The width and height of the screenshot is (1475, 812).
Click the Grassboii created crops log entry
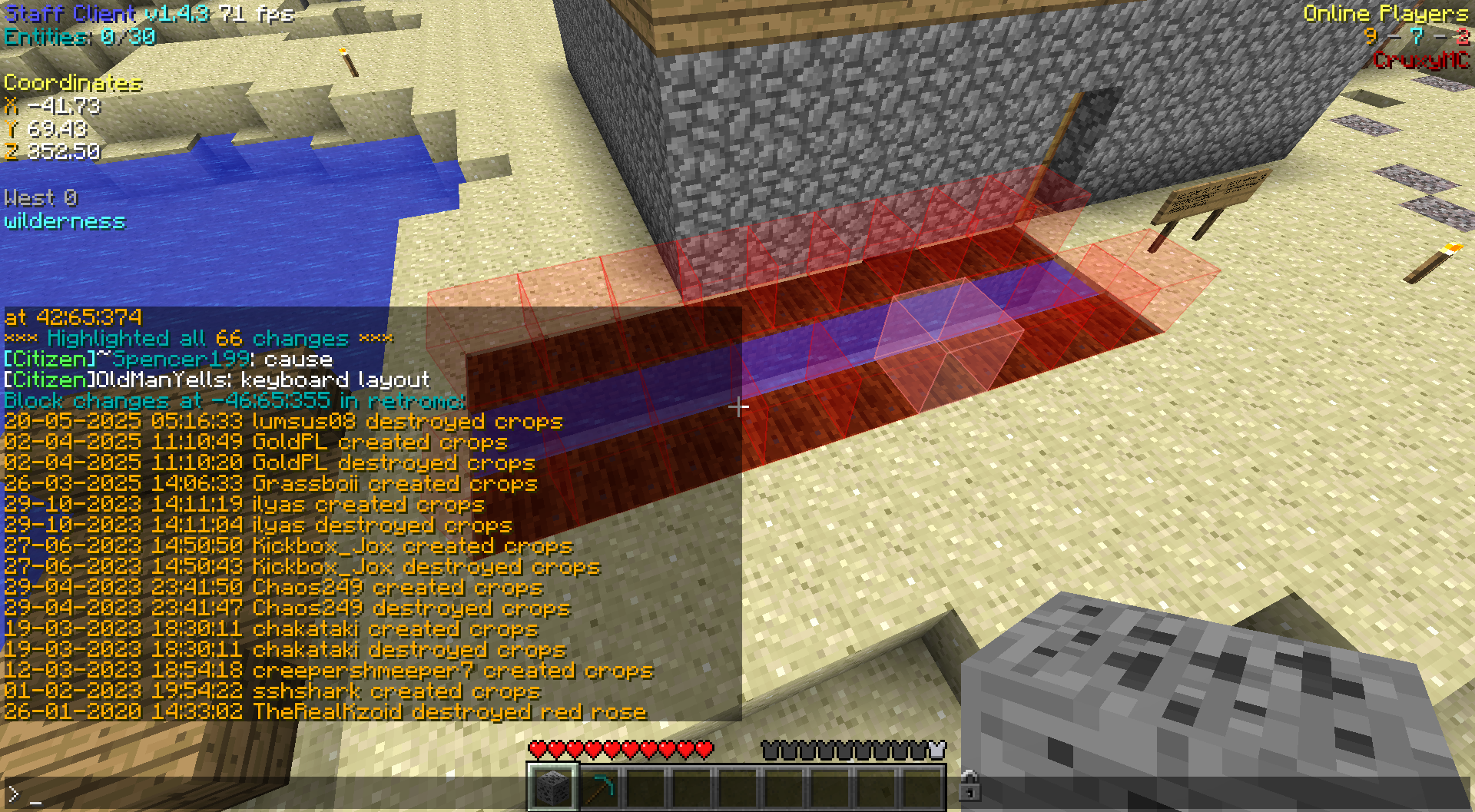coord(270,484)
